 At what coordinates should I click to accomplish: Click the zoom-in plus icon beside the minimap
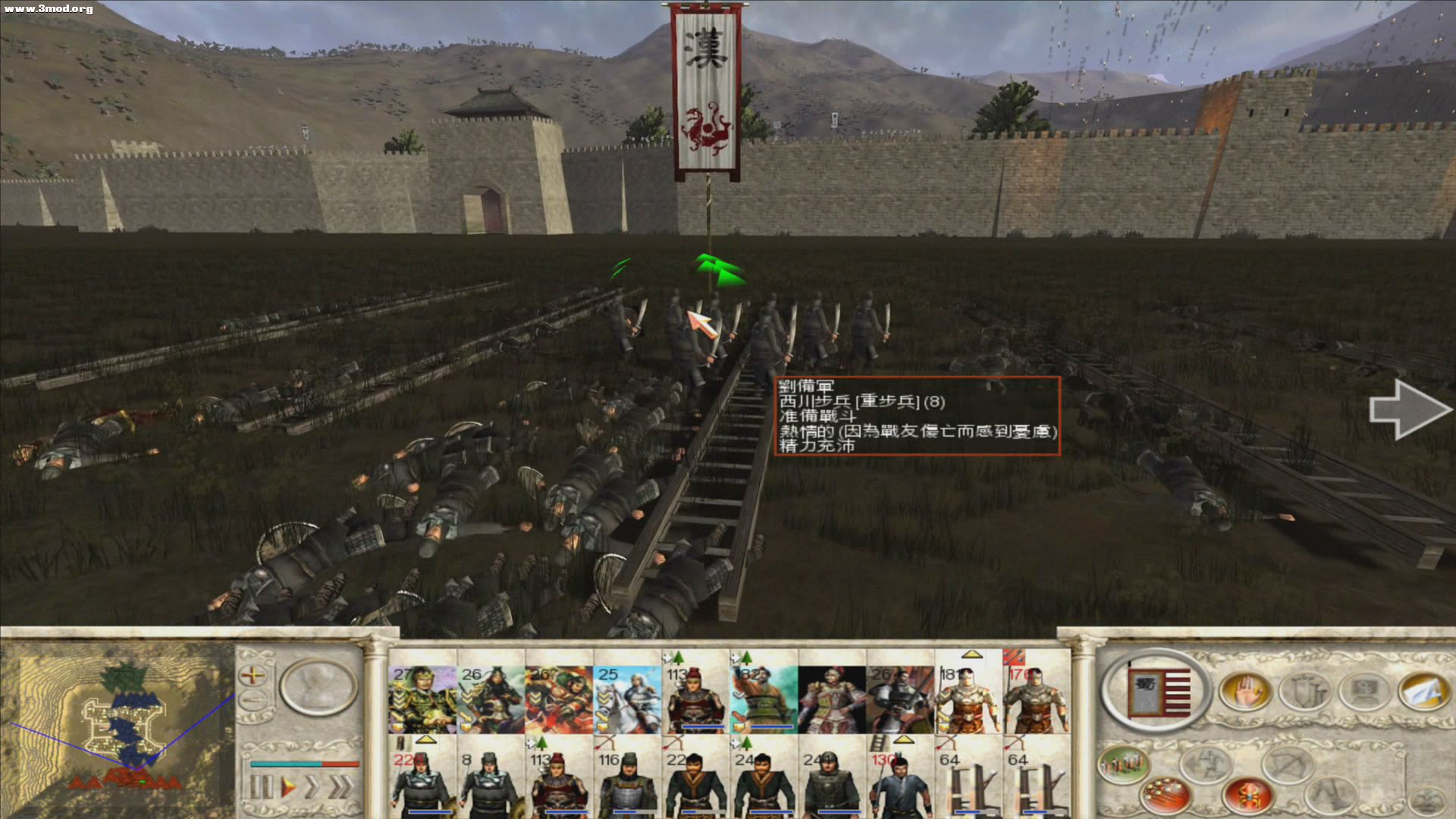click(253, 675)
